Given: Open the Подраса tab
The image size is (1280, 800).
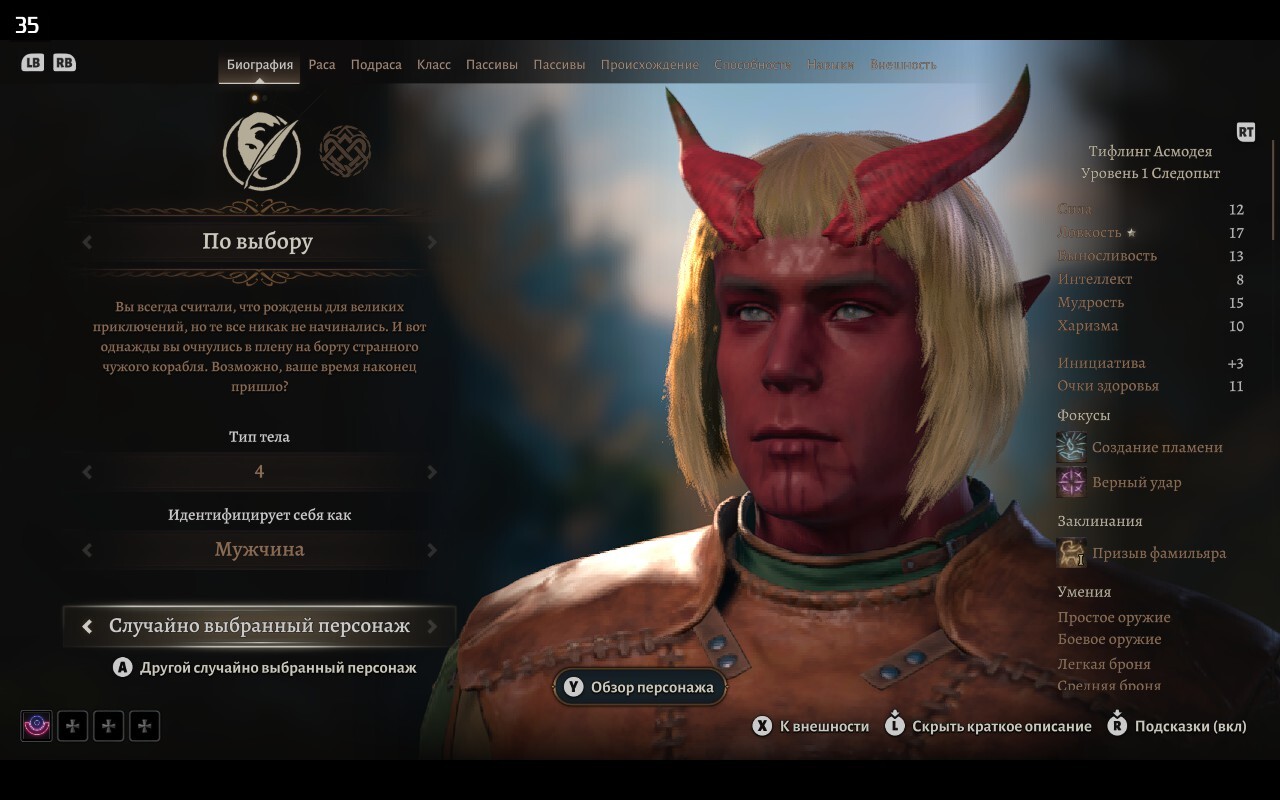Looking at the screenshot, I should point(376,65).
